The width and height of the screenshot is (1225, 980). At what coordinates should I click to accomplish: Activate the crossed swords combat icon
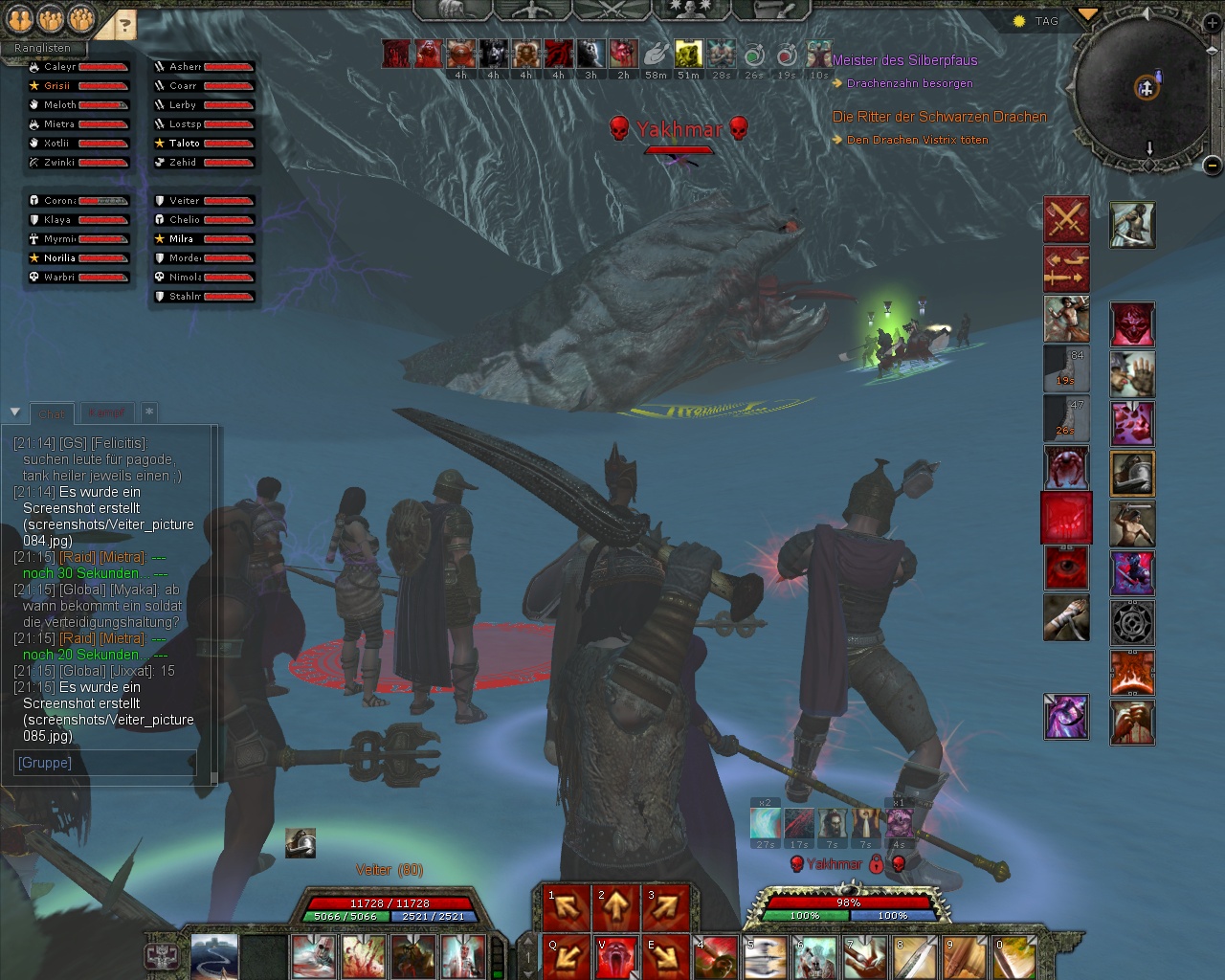pyautogui.click(x=1066, y=220)
